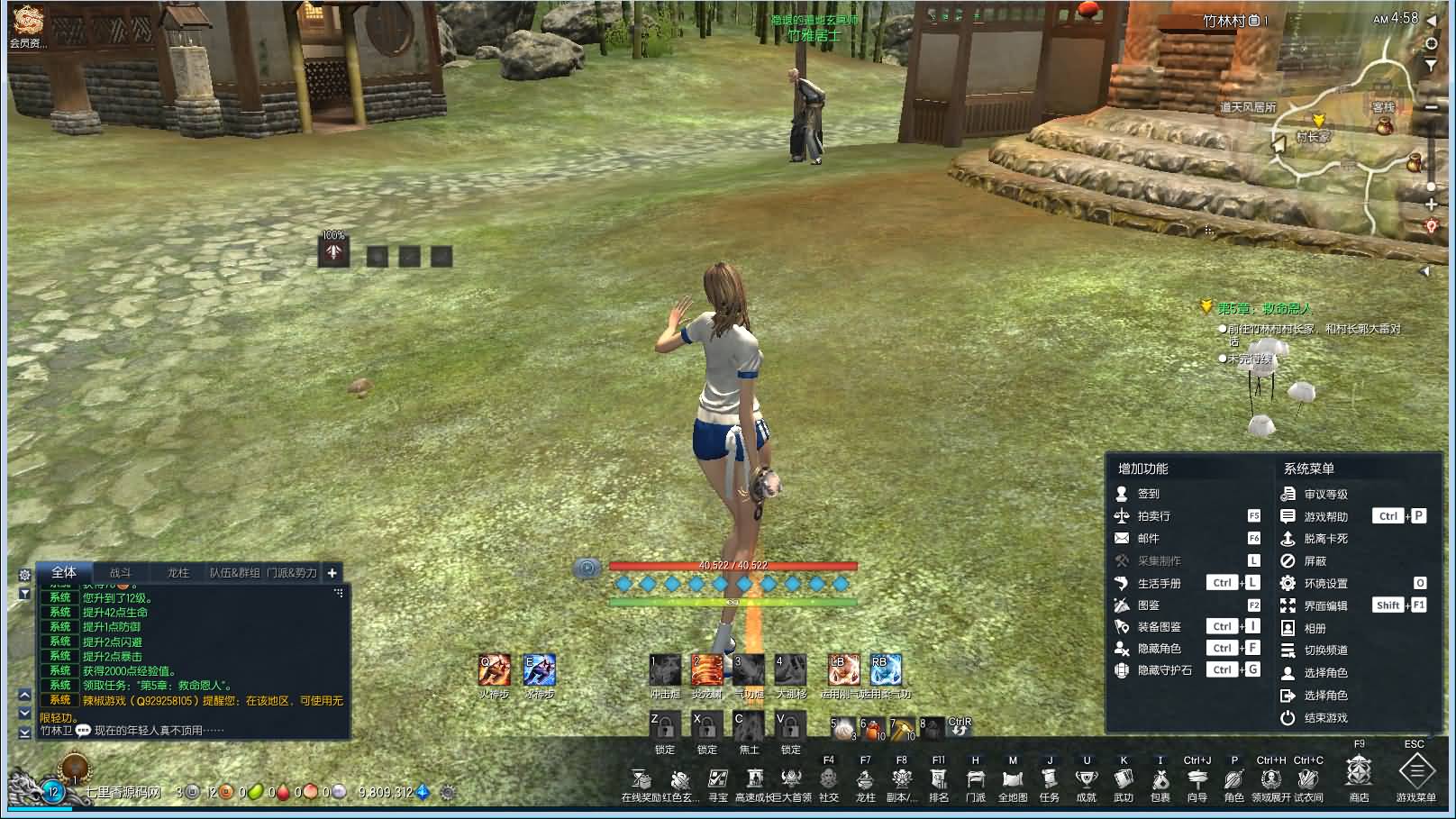Open 环境设置 from the system menu
This screenshot has height=819, width=1456.
tap(1325, 583)
